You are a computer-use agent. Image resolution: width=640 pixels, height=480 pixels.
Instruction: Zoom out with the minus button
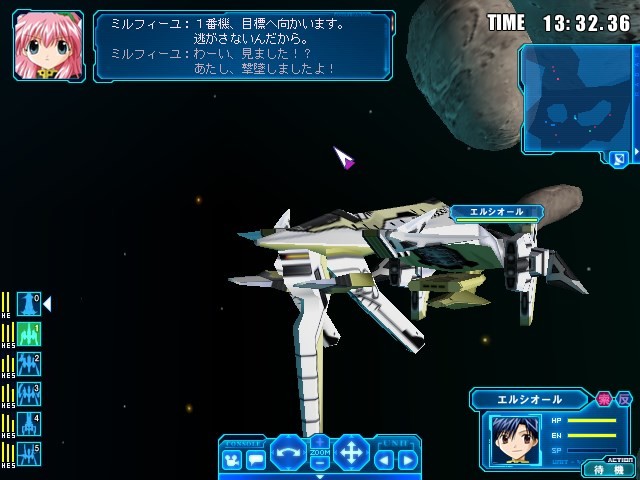[x=320, y=464]
